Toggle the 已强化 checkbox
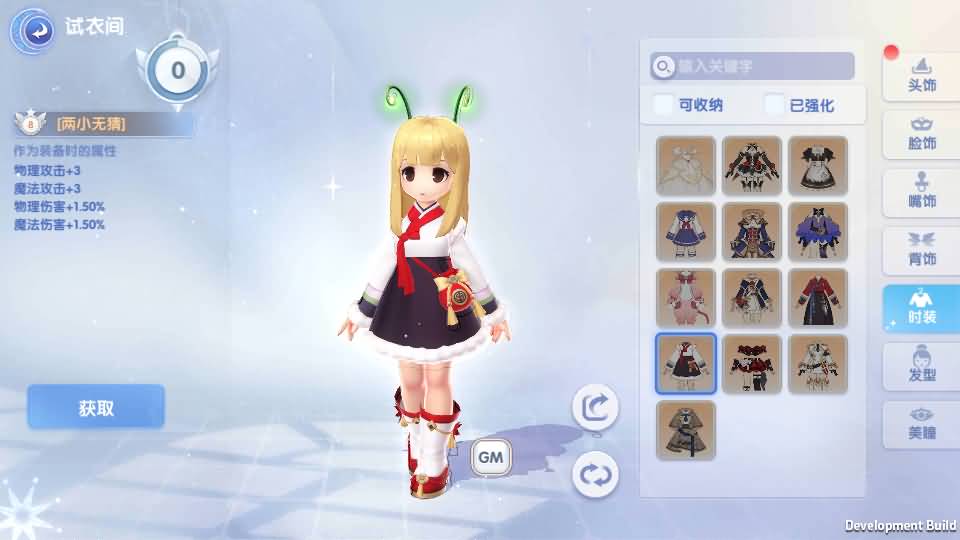Screen dimensions: 960x540 click(x=775, y=105)
